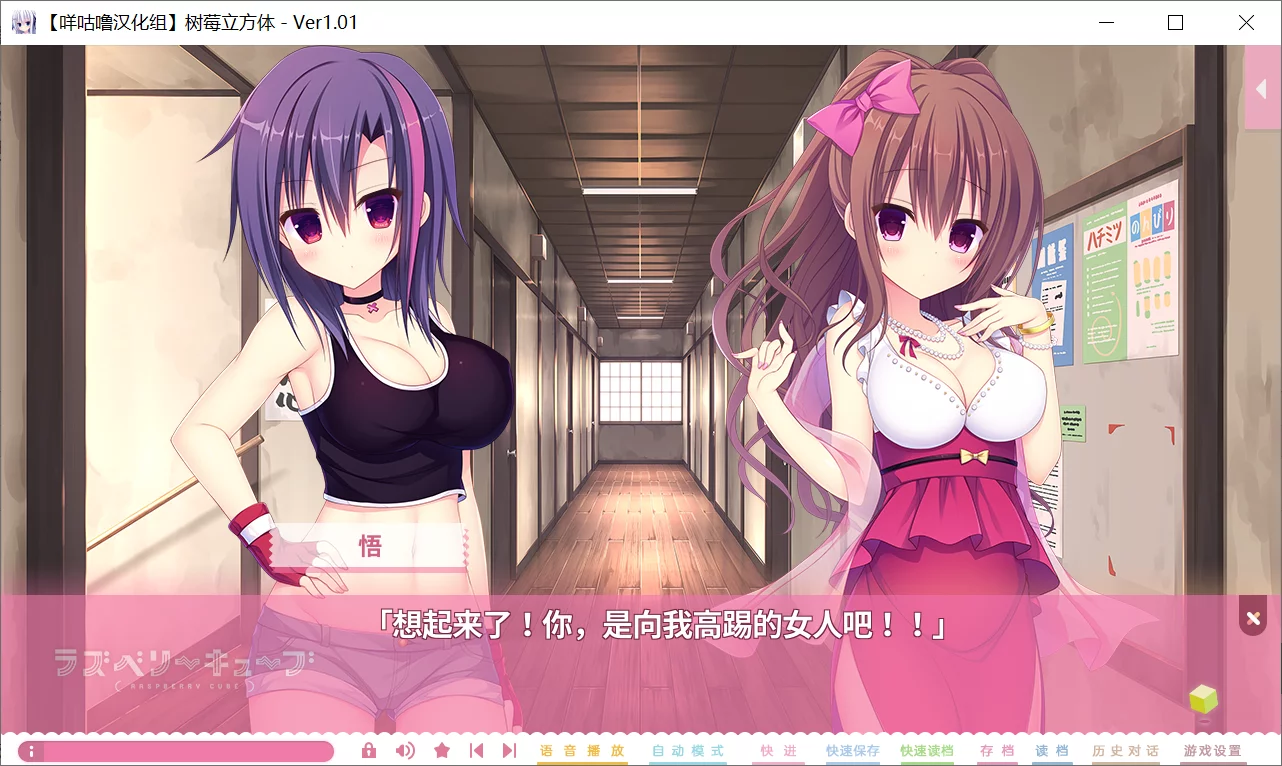Enable 自动模式 auto mode

pyautogui.click(x=687, y=749)
